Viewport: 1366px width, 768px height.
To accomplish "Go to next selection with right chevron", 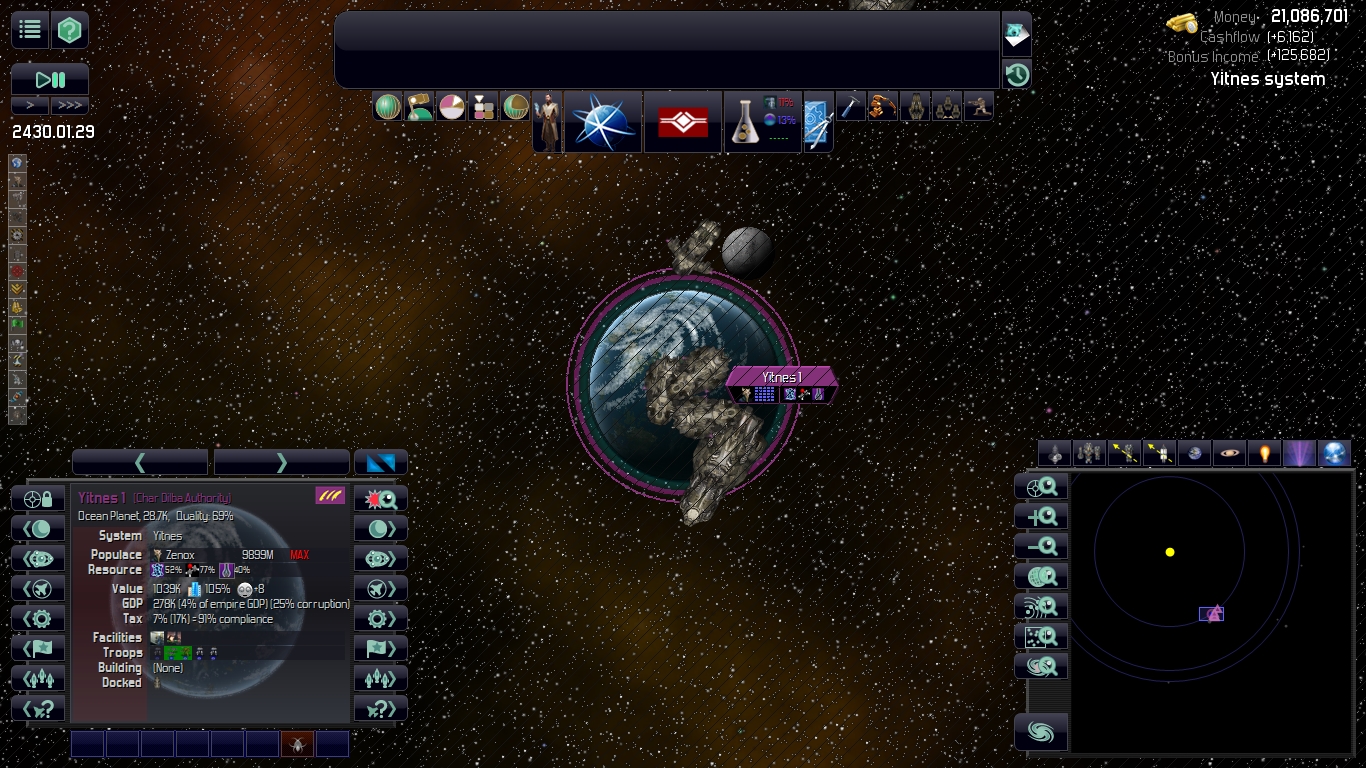I will click(281, 462).
